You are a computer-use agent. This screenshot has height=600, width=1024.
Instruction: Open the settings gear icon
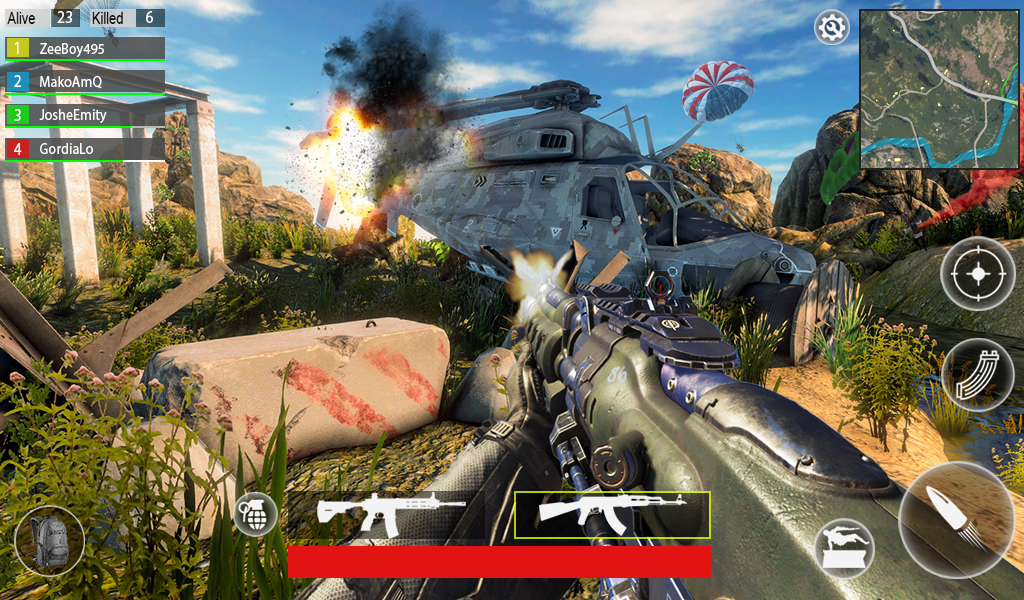(831, 29)
